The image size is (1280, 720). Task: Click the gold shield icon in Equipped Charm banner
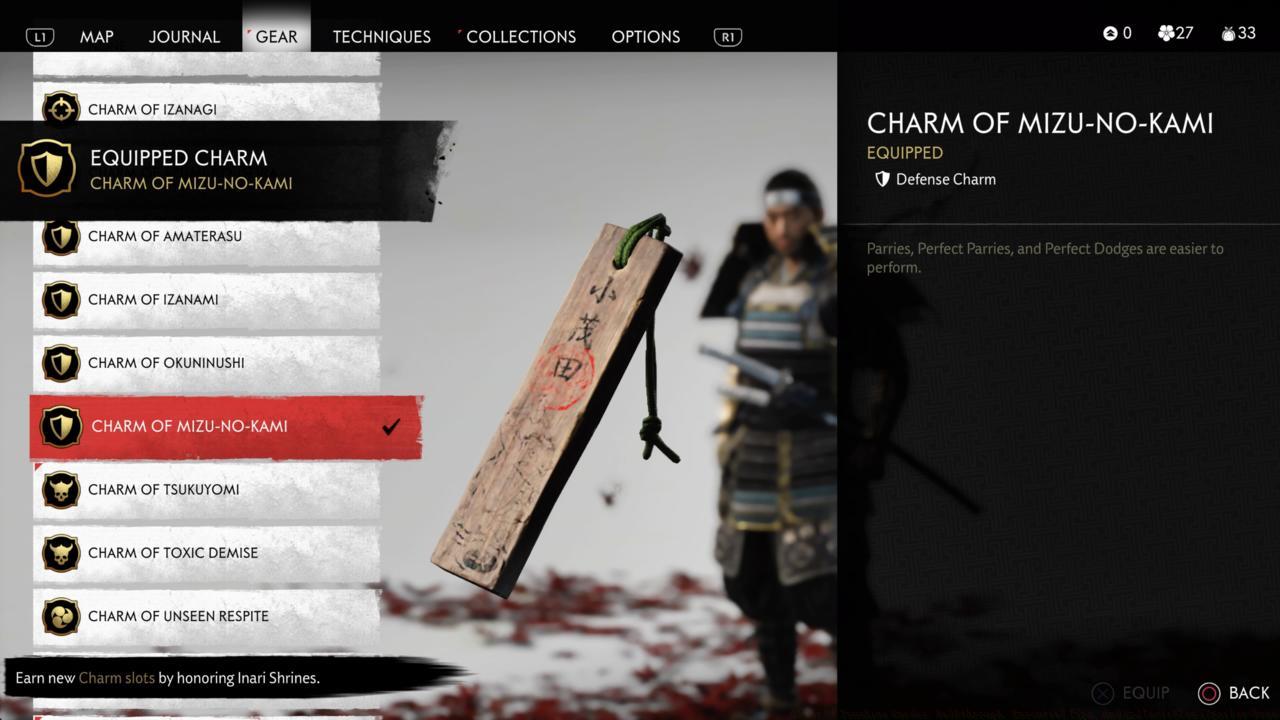46,168
